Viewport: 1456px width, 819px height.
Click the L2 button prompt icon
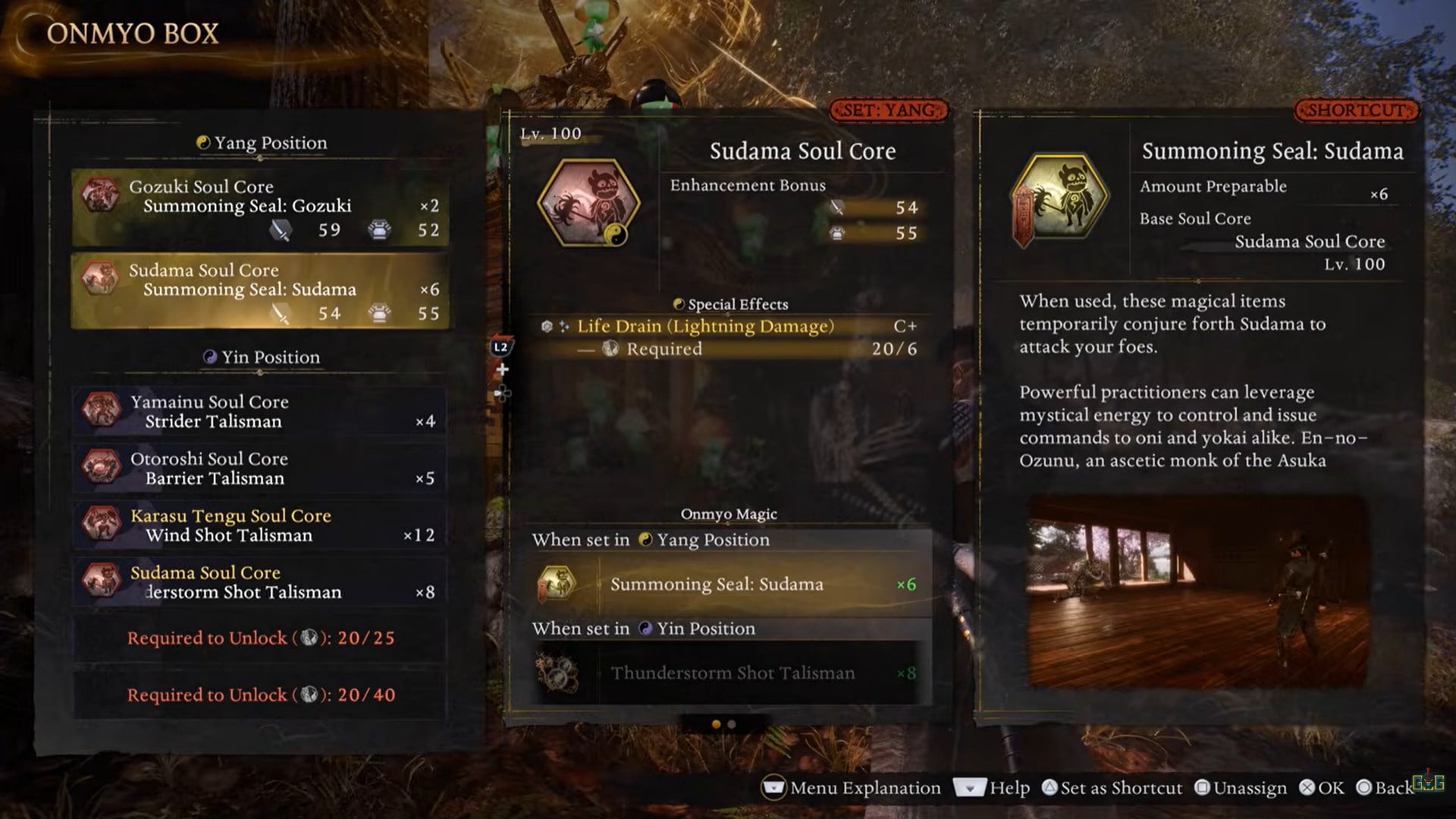(x=502, y=348)
